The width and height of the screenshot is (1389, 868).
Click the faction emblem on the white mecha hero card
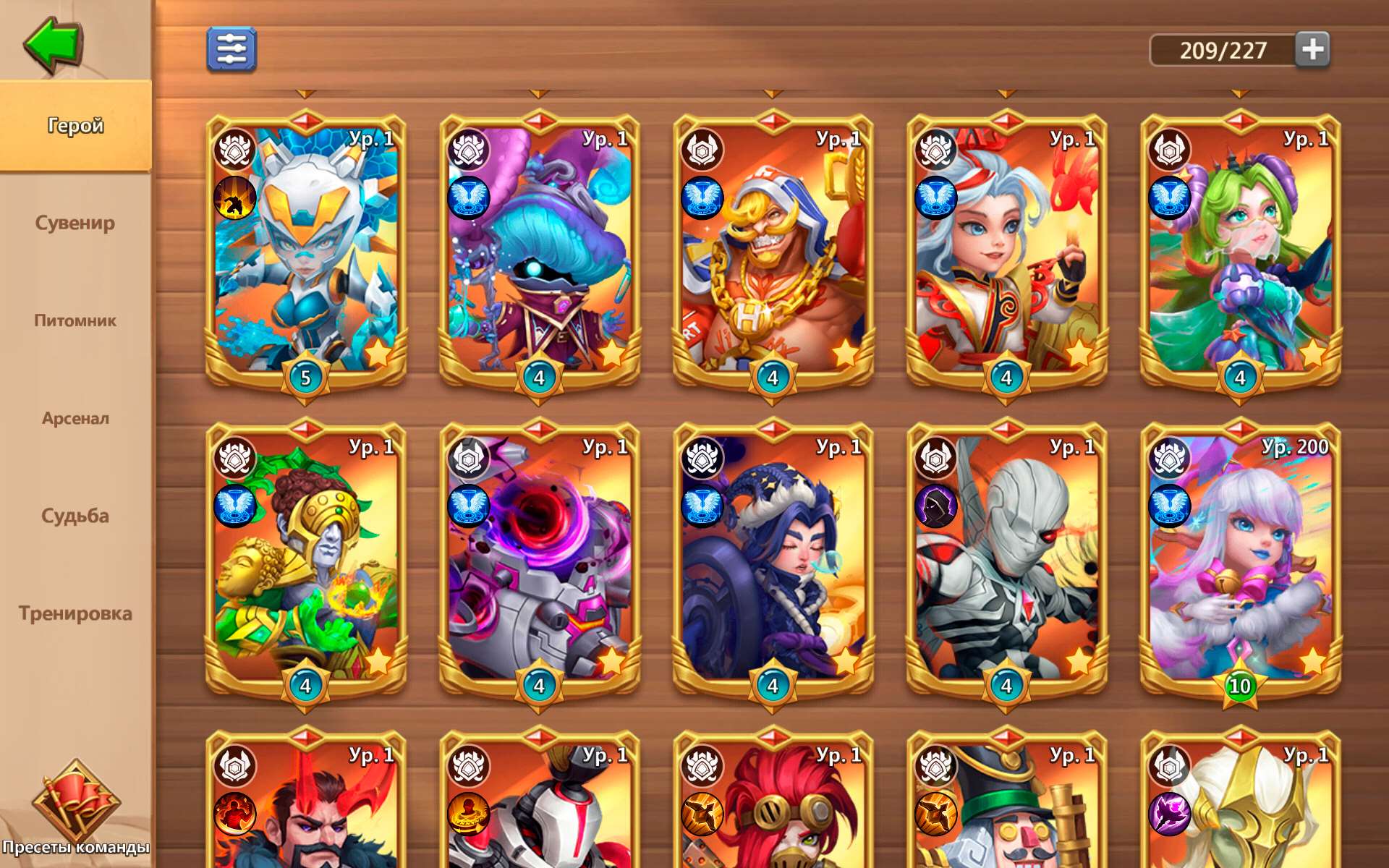(233, 148)
